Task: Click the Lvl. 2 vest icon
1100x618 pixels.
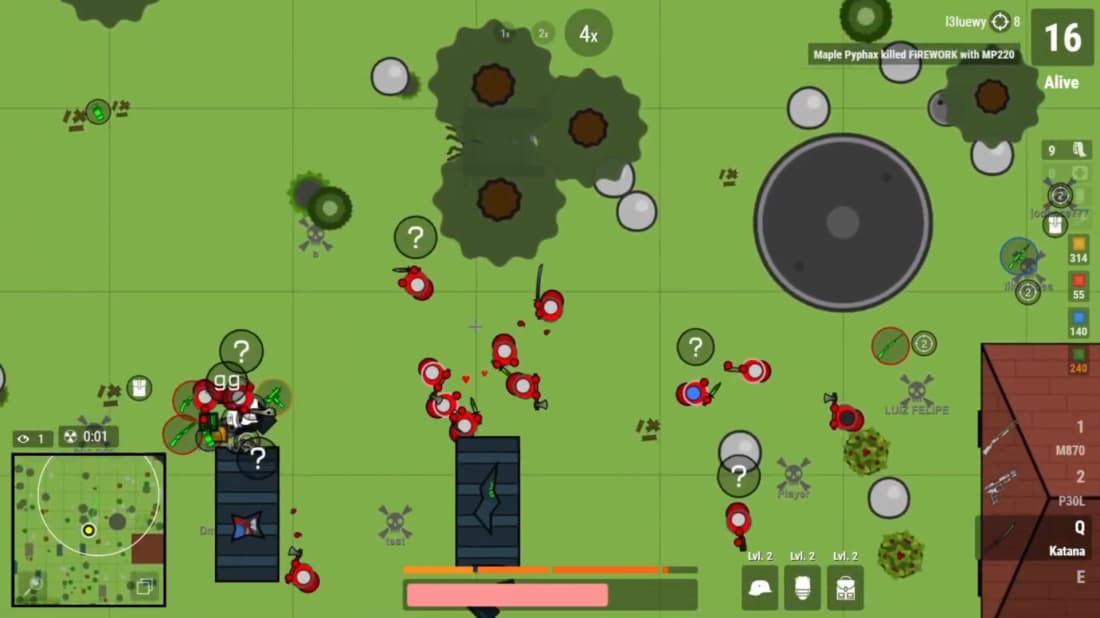Action: click(802, 588)
